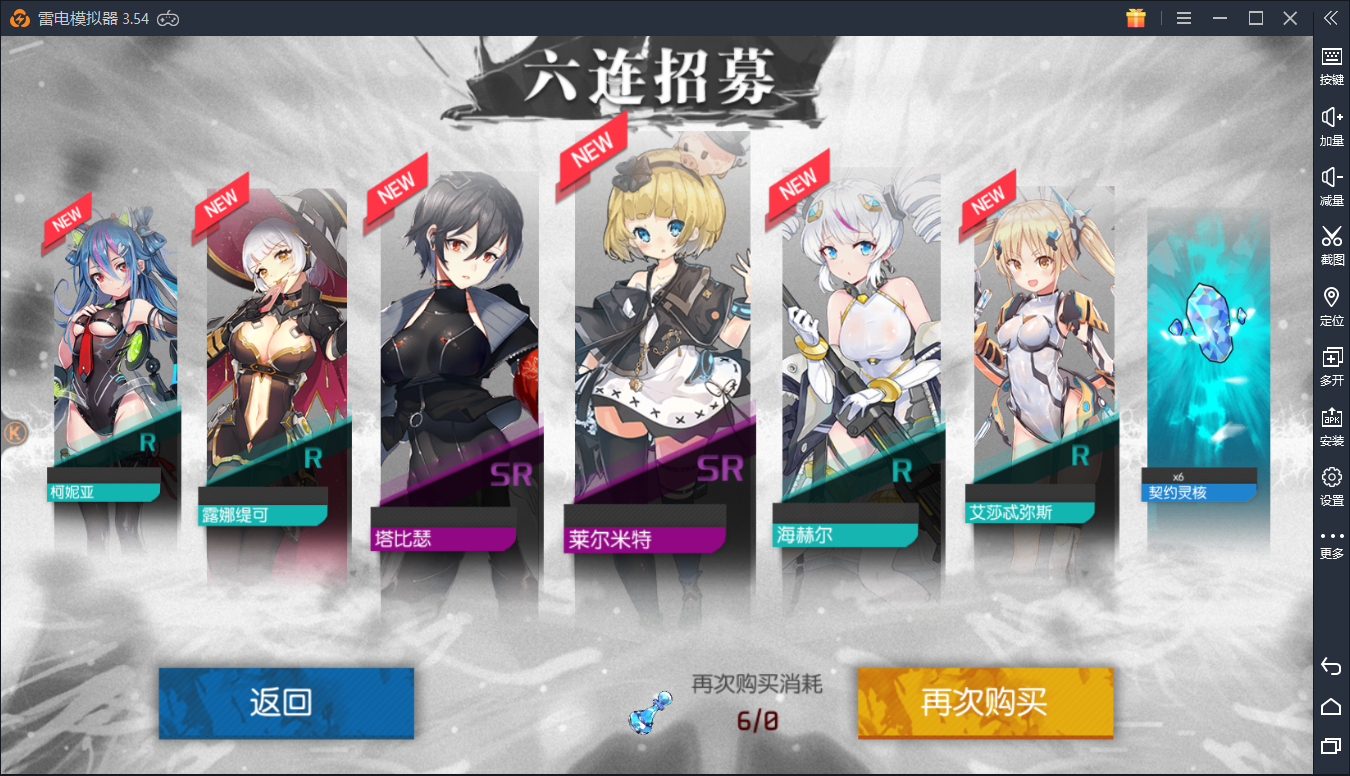Click the blue 返回 back button
The height and width of the screenshot is (776, 1350).
tap(286, 702)
